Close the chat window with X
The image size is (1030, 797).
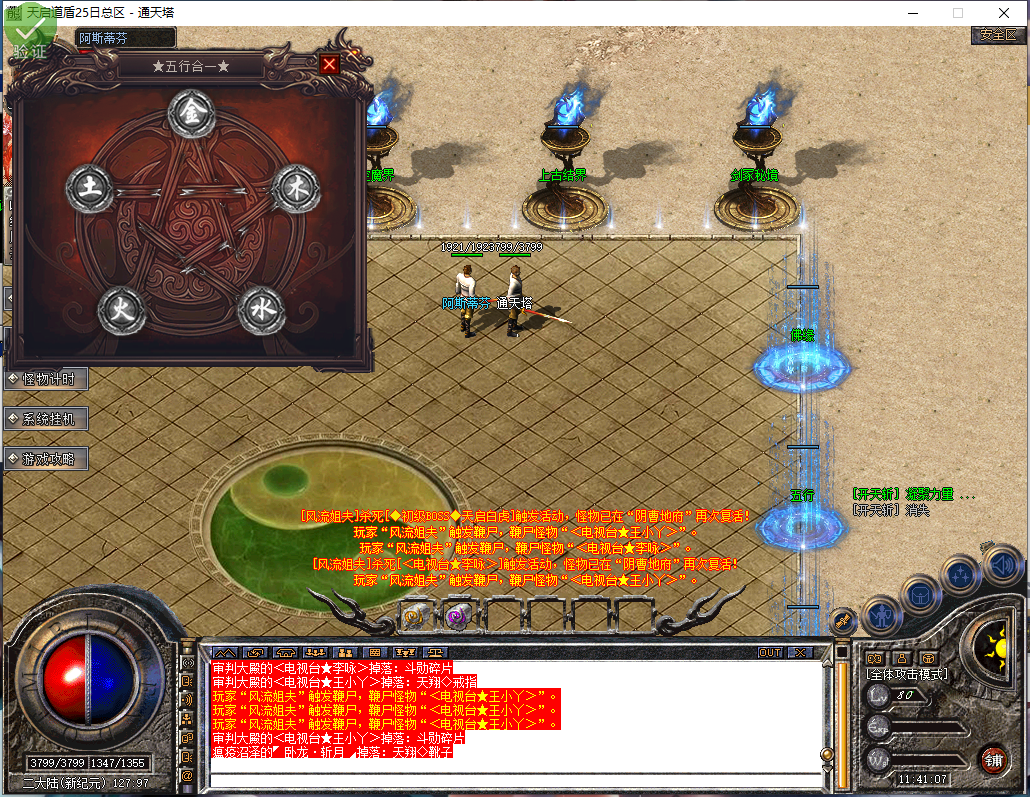pyautogui.click(x=800, y=652)
